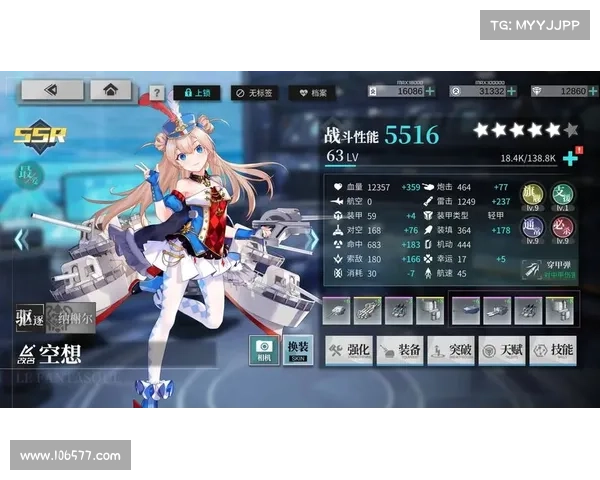600x480 pixels.
Task: Open the 换装 skin menu
Action: tap(298, 350)
